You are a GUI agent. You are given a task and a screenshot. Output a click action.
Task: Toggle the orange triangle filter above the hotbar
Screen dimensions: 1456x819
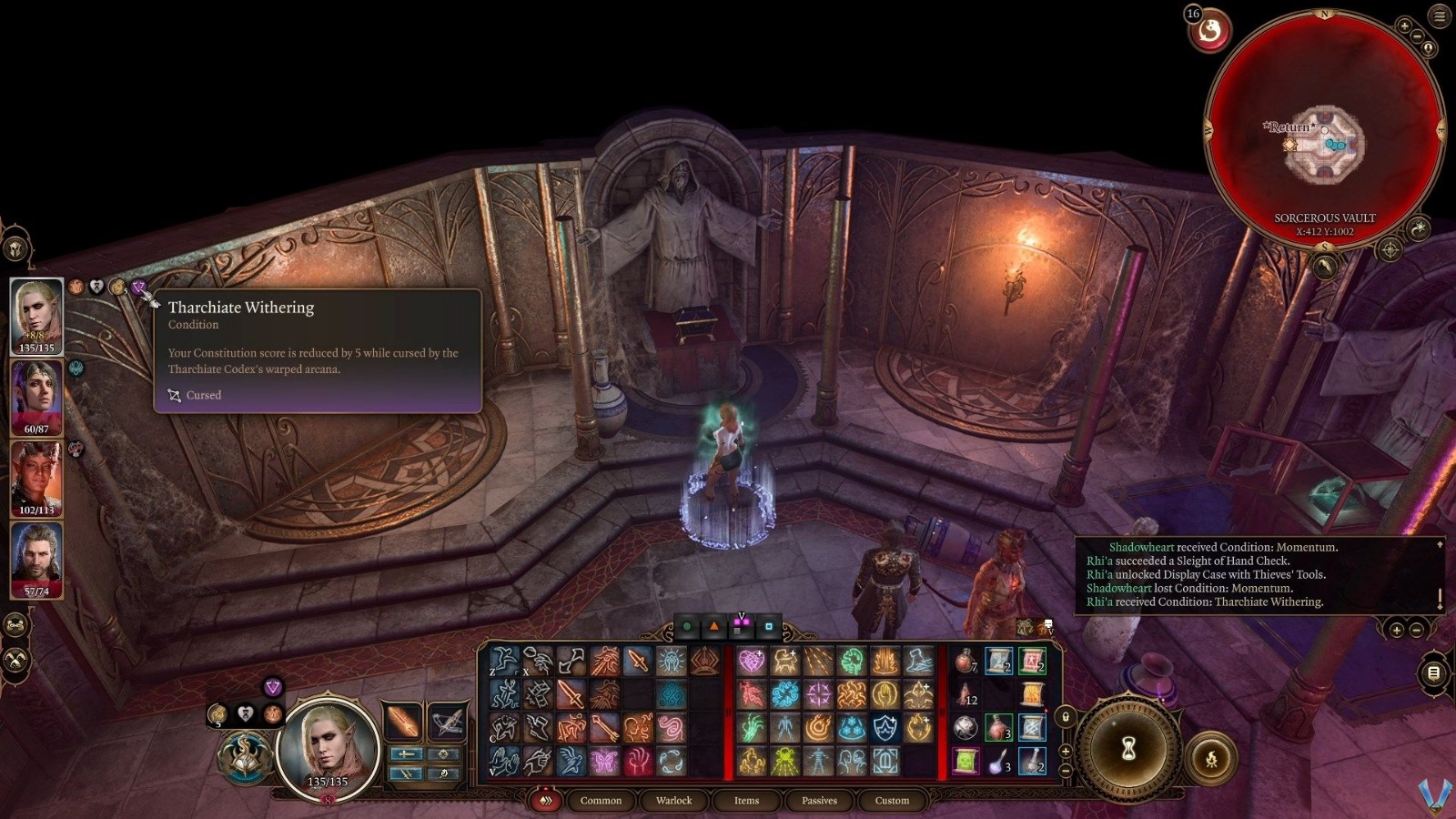[713, 625]
